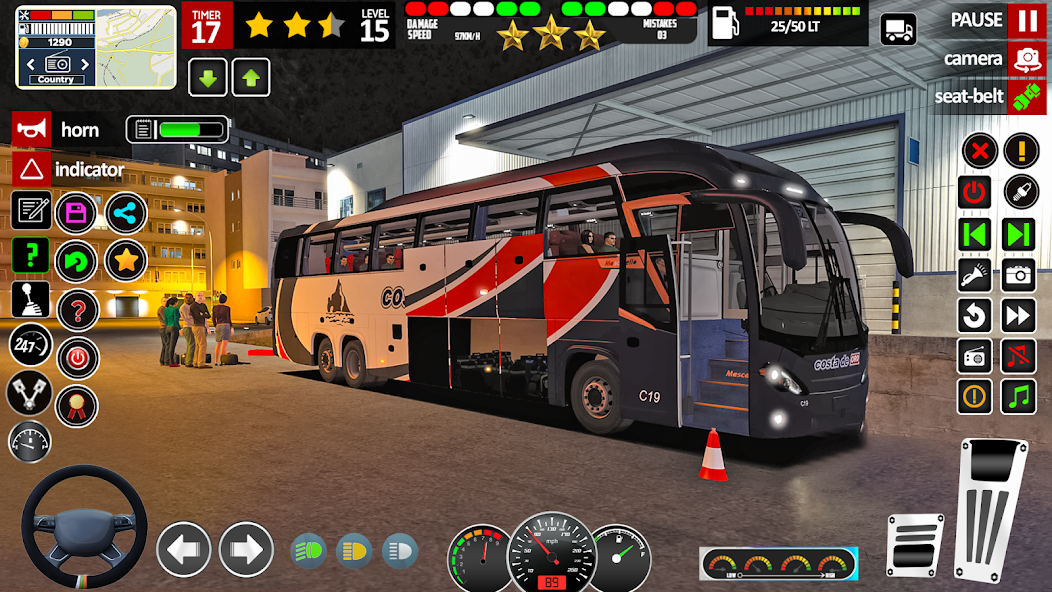Select the truck icon button
Viewport: 1052px width, 592px height.
point(898,29)
